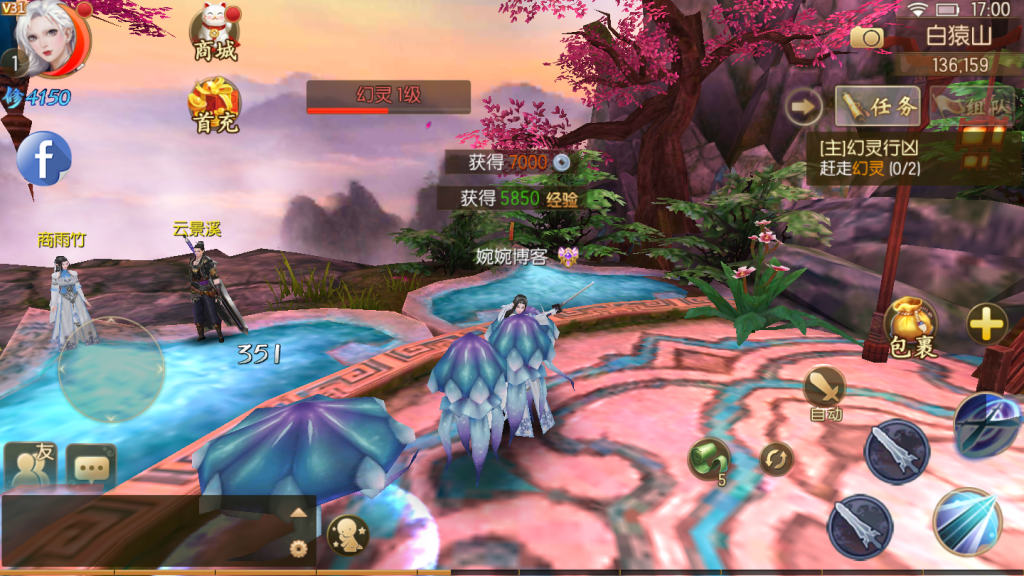This screenshot has width=1024, height=576.
Task: Use the green scroll item
Action: 708,459
